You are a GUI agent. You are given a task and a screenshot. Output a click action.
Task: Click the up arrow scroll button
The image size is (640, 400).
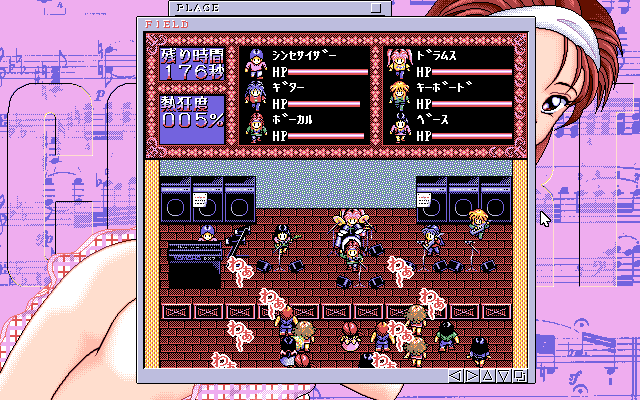click(489, 376)
